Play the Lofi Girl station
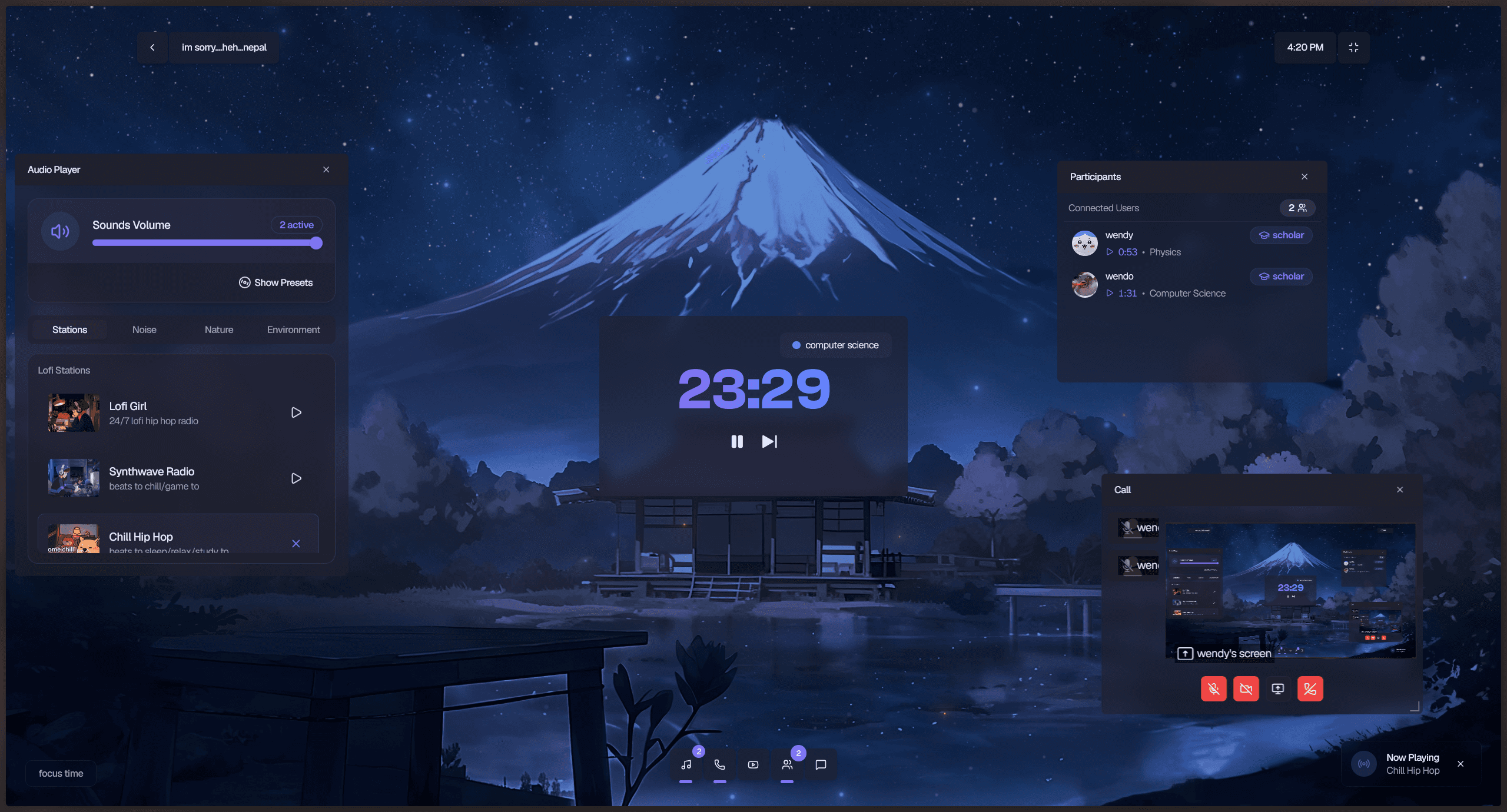The height and width of the screenshot is (812, 1507). tap(296, 412)
